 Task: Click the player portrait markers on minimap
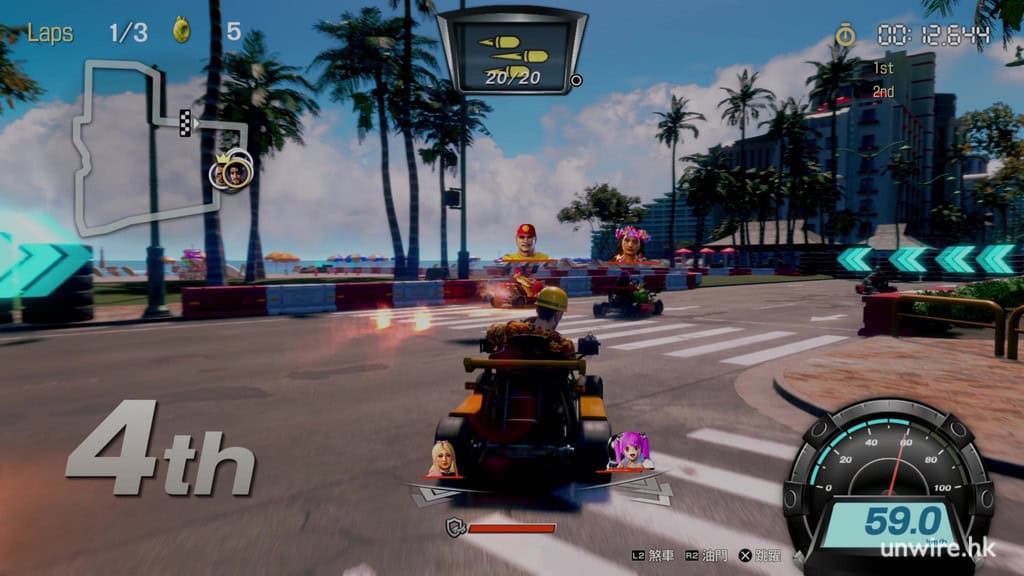(x=231, y=171)
